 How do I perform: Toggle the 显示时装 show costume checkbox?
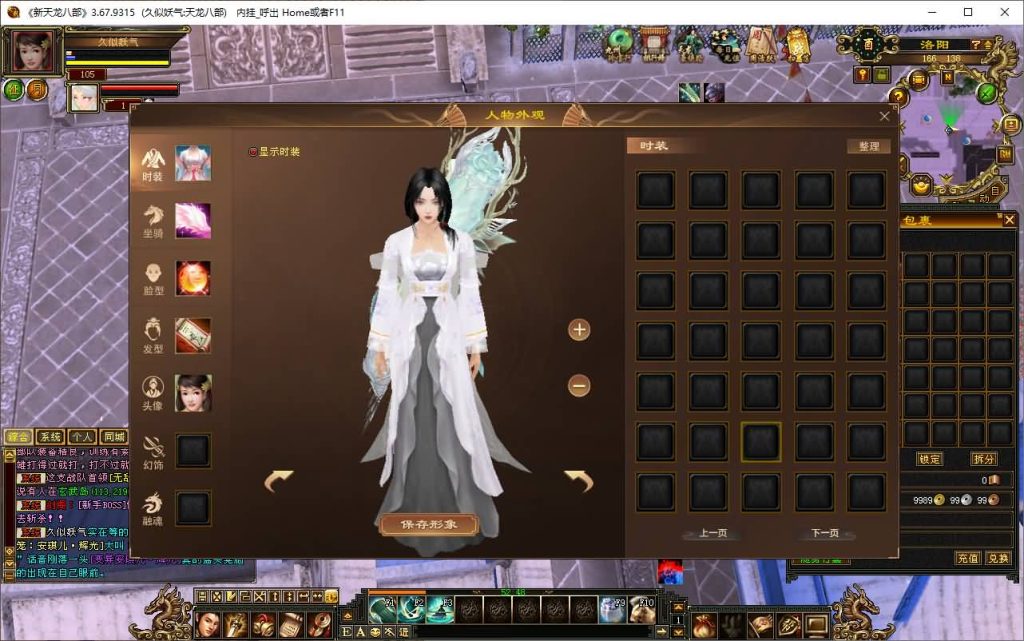click(253, 152)
